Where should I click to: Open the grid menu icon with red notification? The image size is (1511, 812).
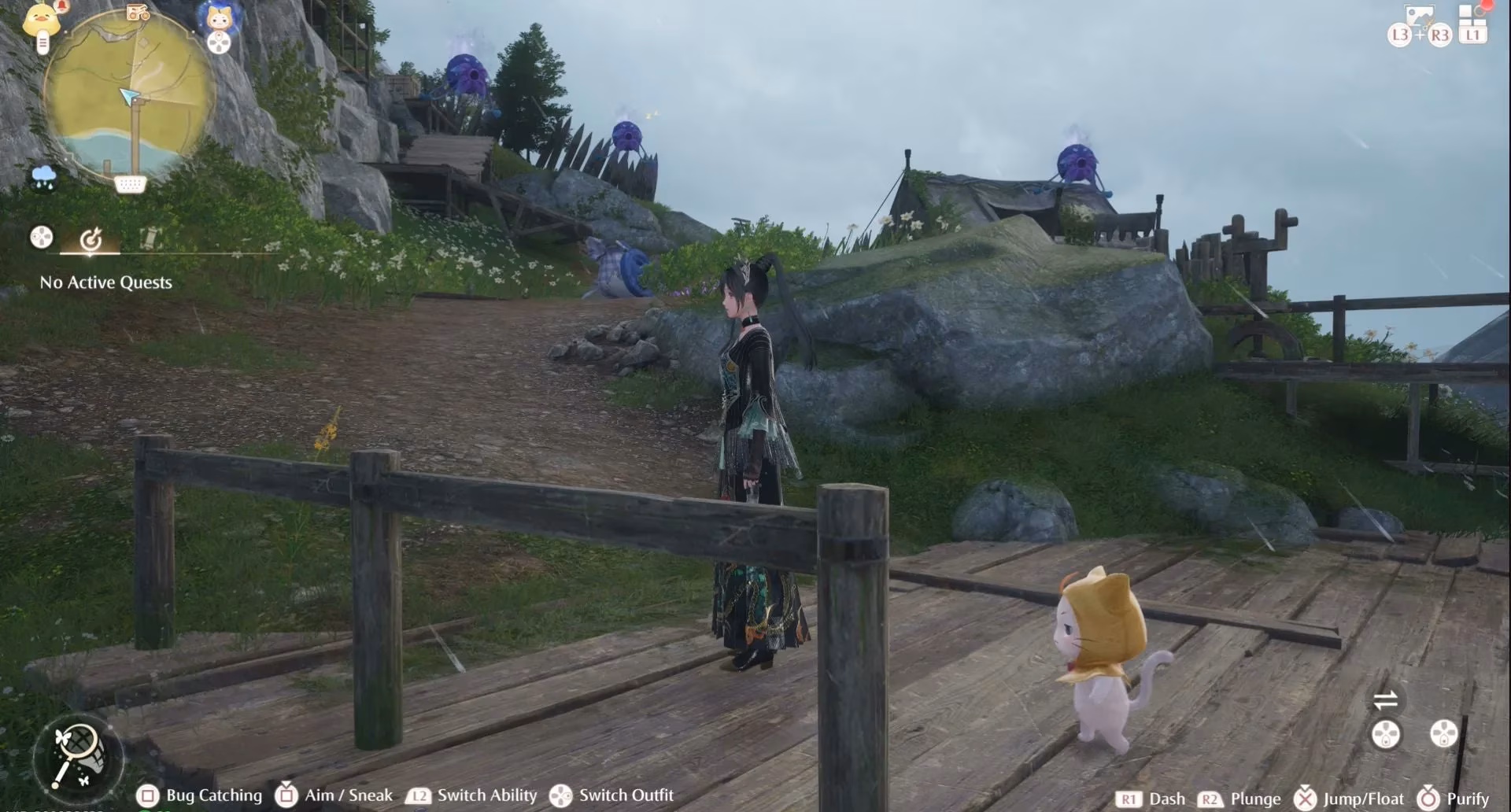click(x=1470, y=17)
